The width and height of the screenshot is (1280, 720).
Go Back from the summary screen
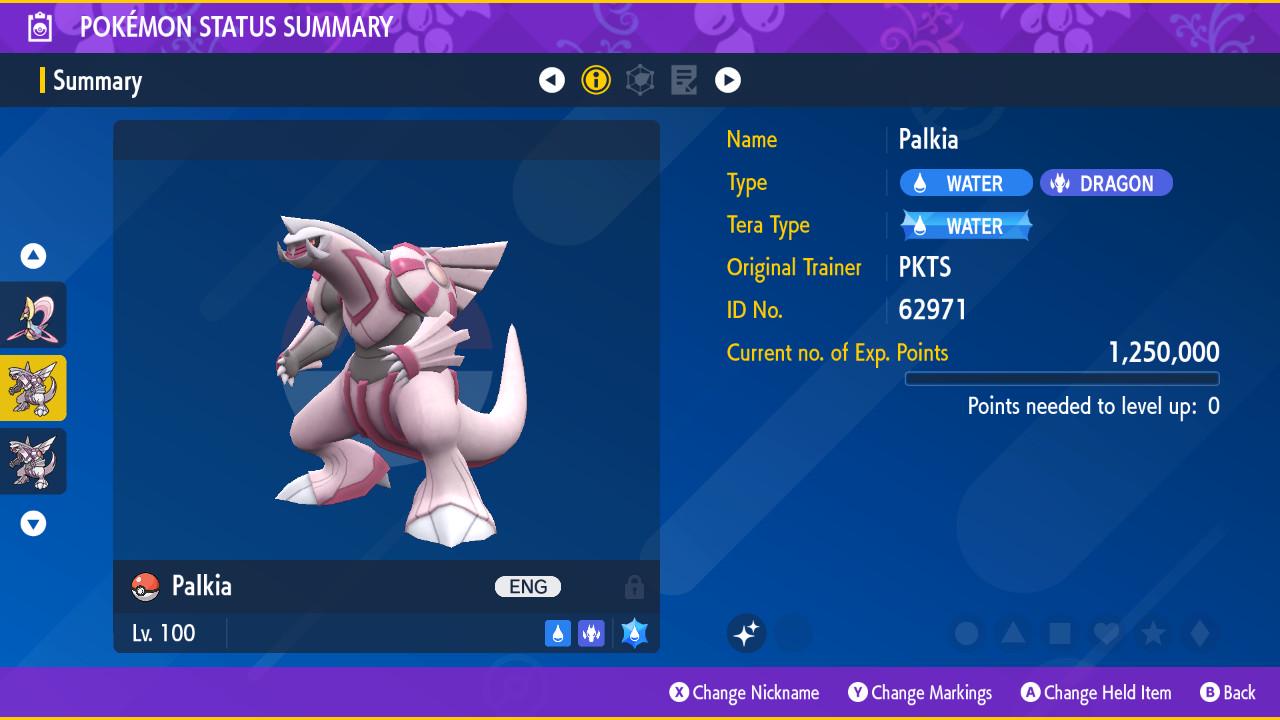pyautogui.click(x=1228, y=692)
